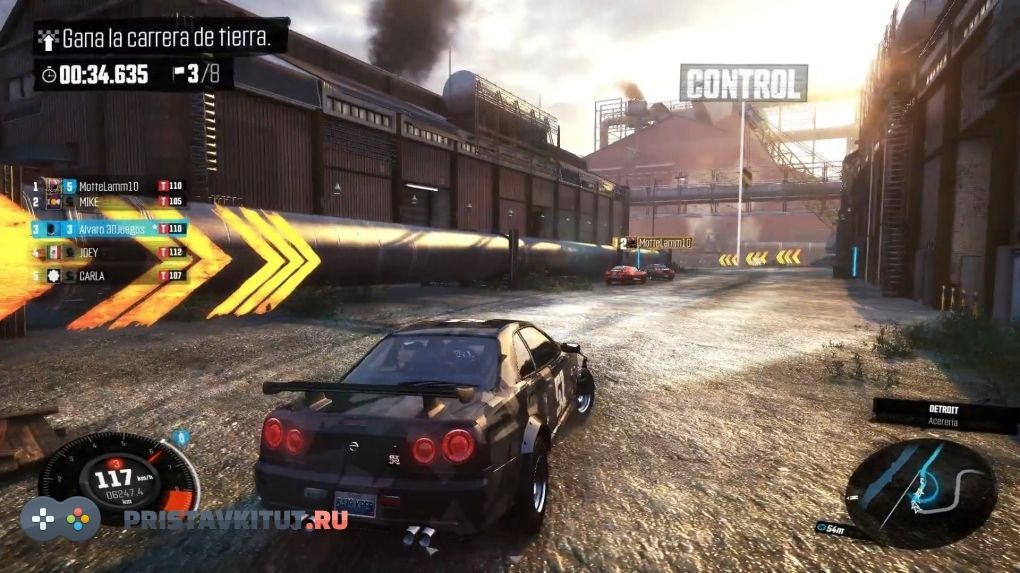Screen dimensions: 1020x573
Task: Choose MIKE's row in the standings
Action: click(x=110, y=201)
